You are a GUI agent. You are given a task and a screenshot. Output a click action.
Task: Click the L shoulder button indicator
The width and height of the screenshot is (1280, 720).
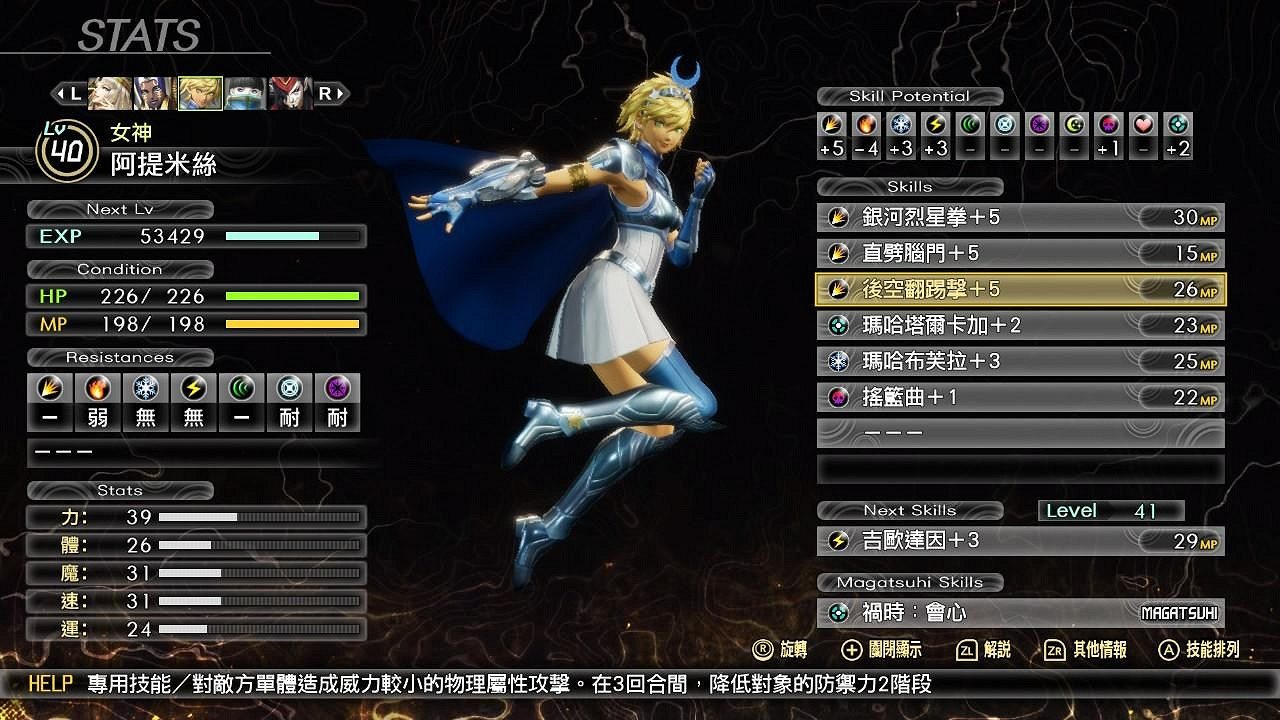69,93
